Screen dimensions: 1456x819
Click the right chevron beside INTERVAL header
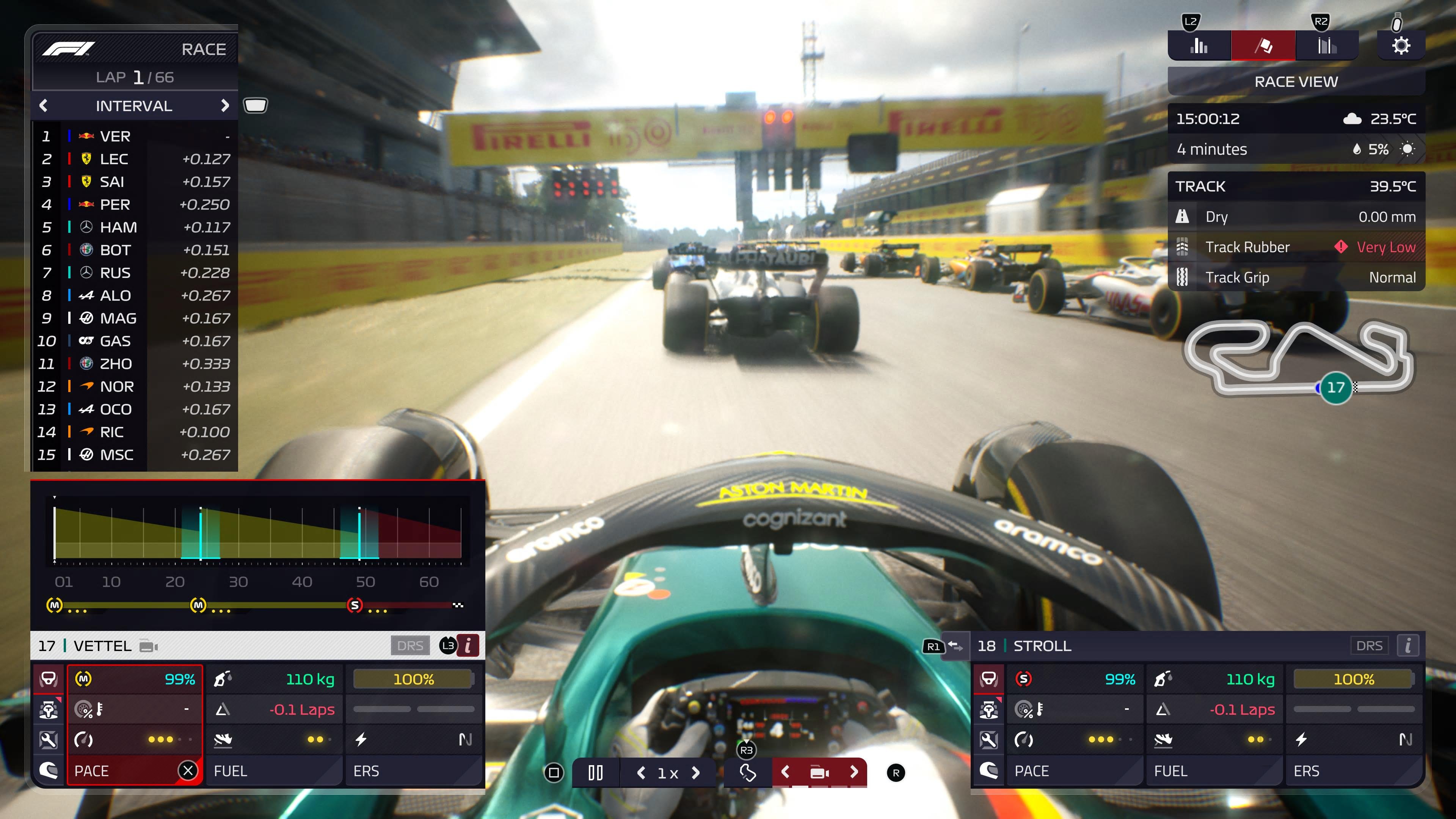coord(225,106)
